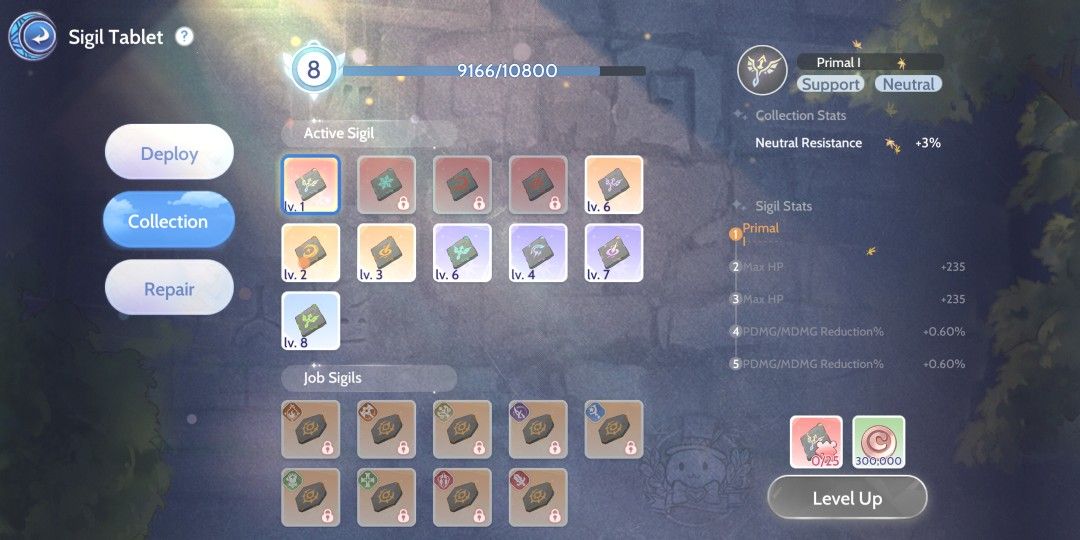This screenshot has height=540, width=1080.
Task: Select the locked job sigil with purple badge
Action: pyautogui.click(x=538, y=429)
